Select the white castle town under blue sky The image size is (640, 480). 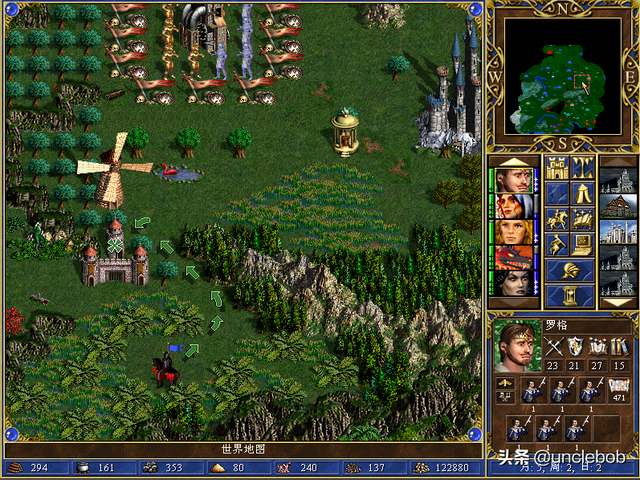618,232
